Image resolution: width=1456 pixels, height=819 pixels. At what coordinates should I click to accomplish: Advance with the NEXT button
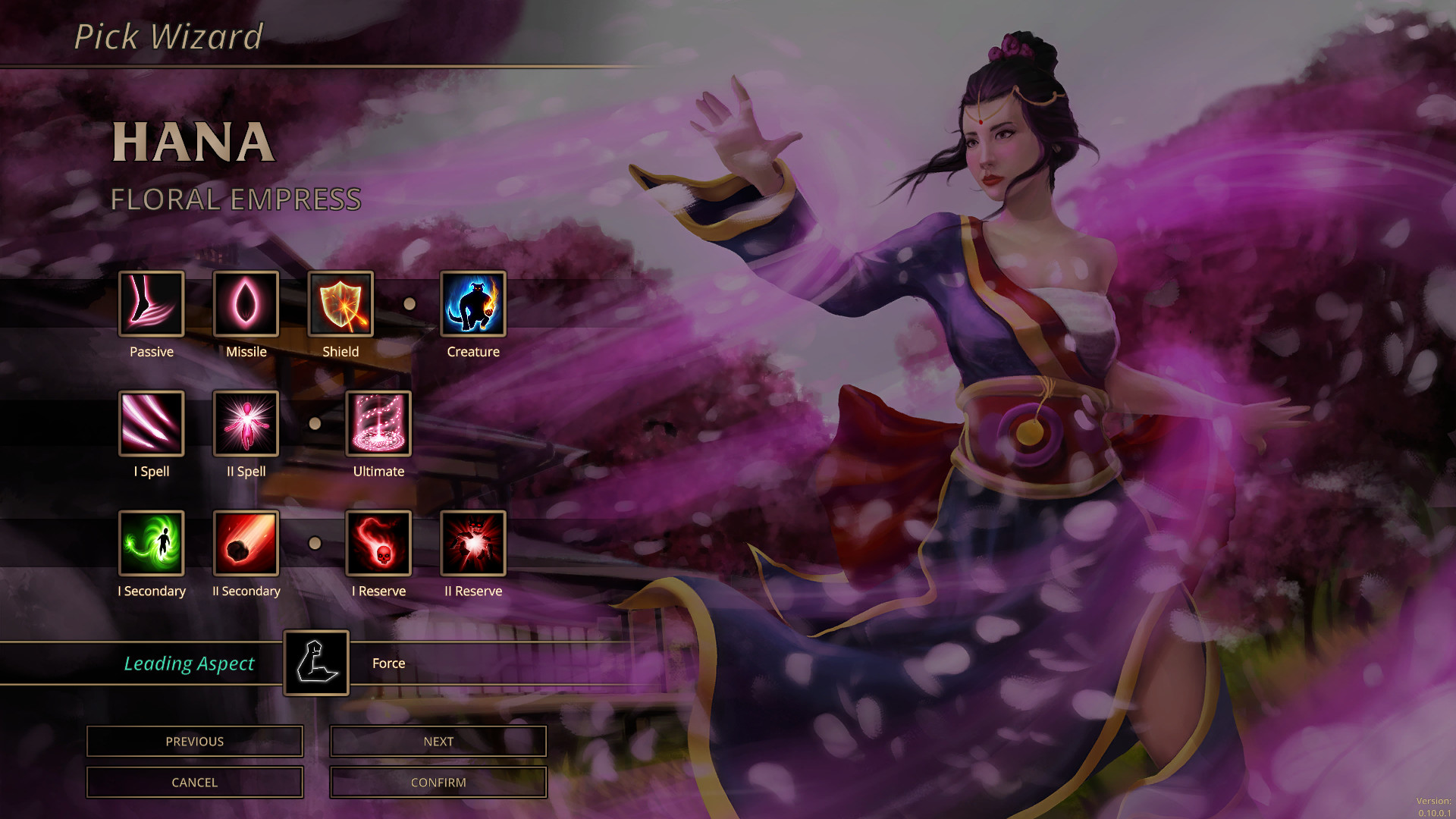(438, 741)
